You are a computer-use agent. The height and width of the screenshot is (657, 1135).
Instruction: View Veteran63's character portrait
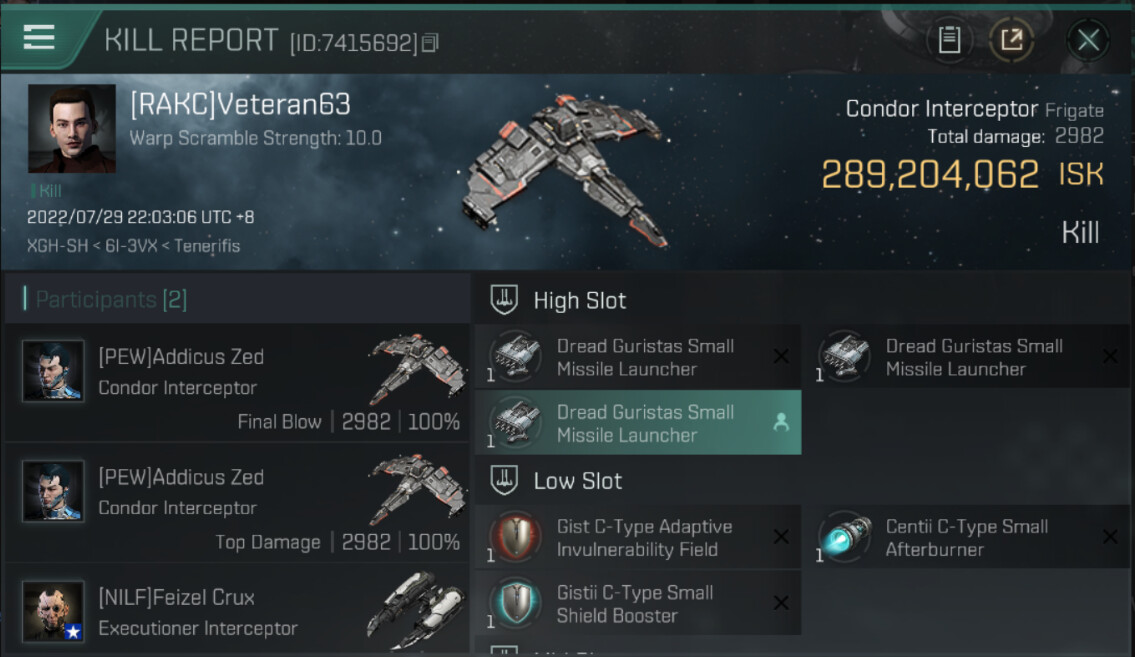(72, 129)
